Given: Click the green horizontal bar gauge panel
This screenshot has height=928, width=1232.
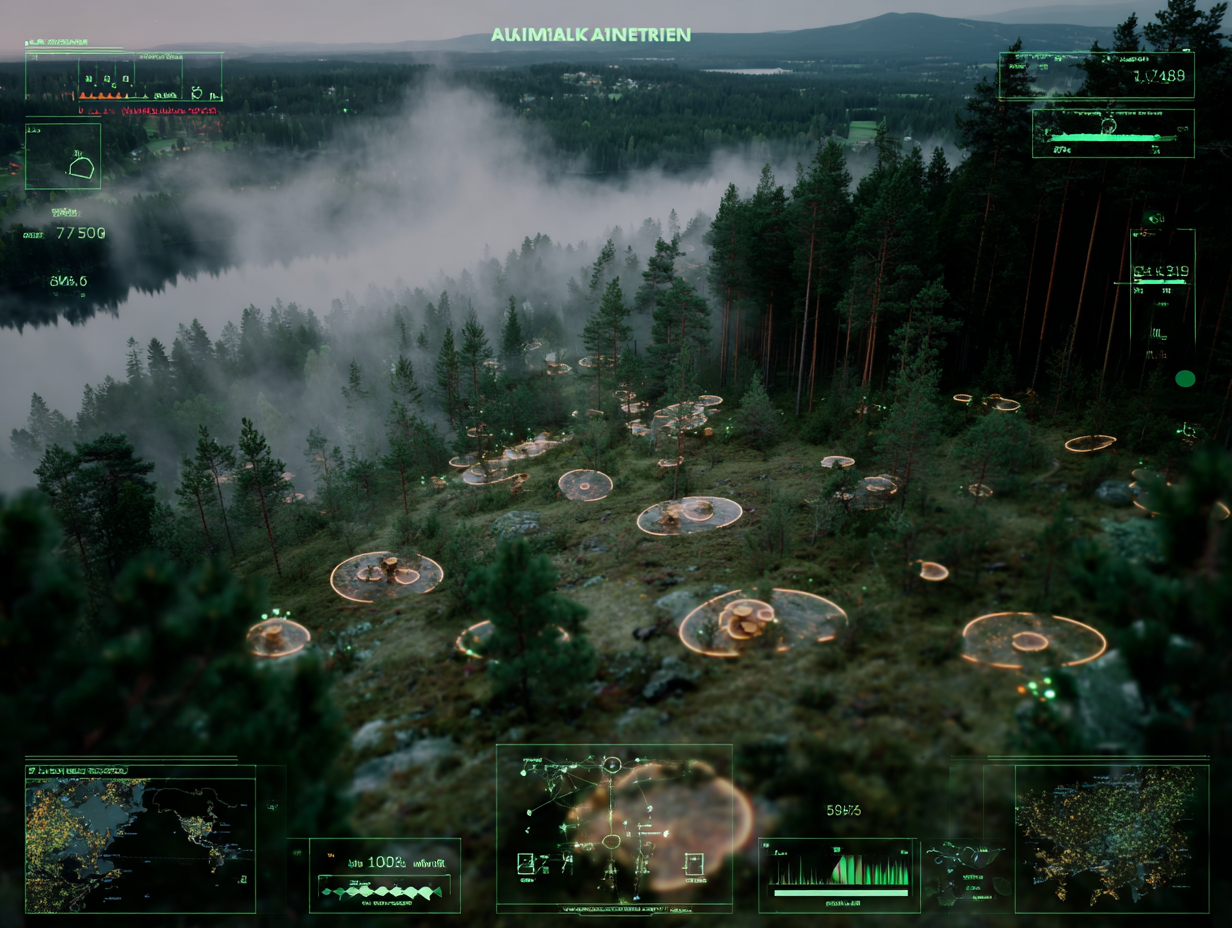Looking at the screenshot, I should point(1113,133).
